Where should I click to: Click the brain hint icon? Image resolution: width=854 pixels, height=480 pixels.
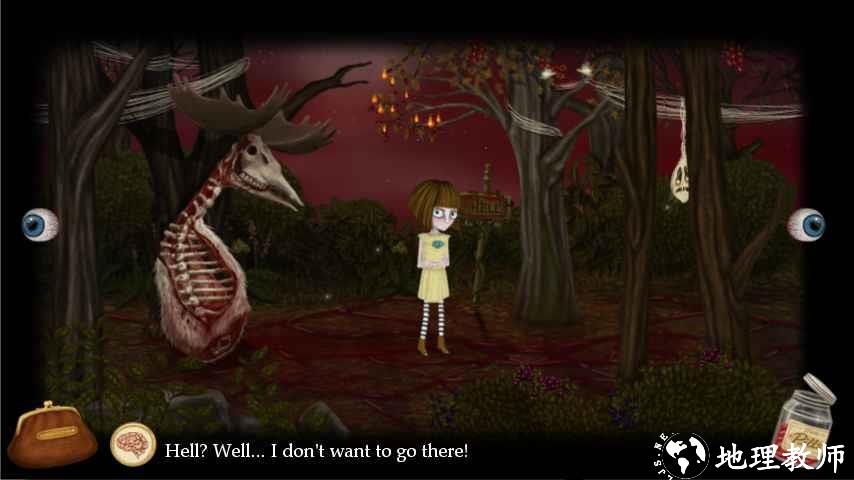(132, 445)
